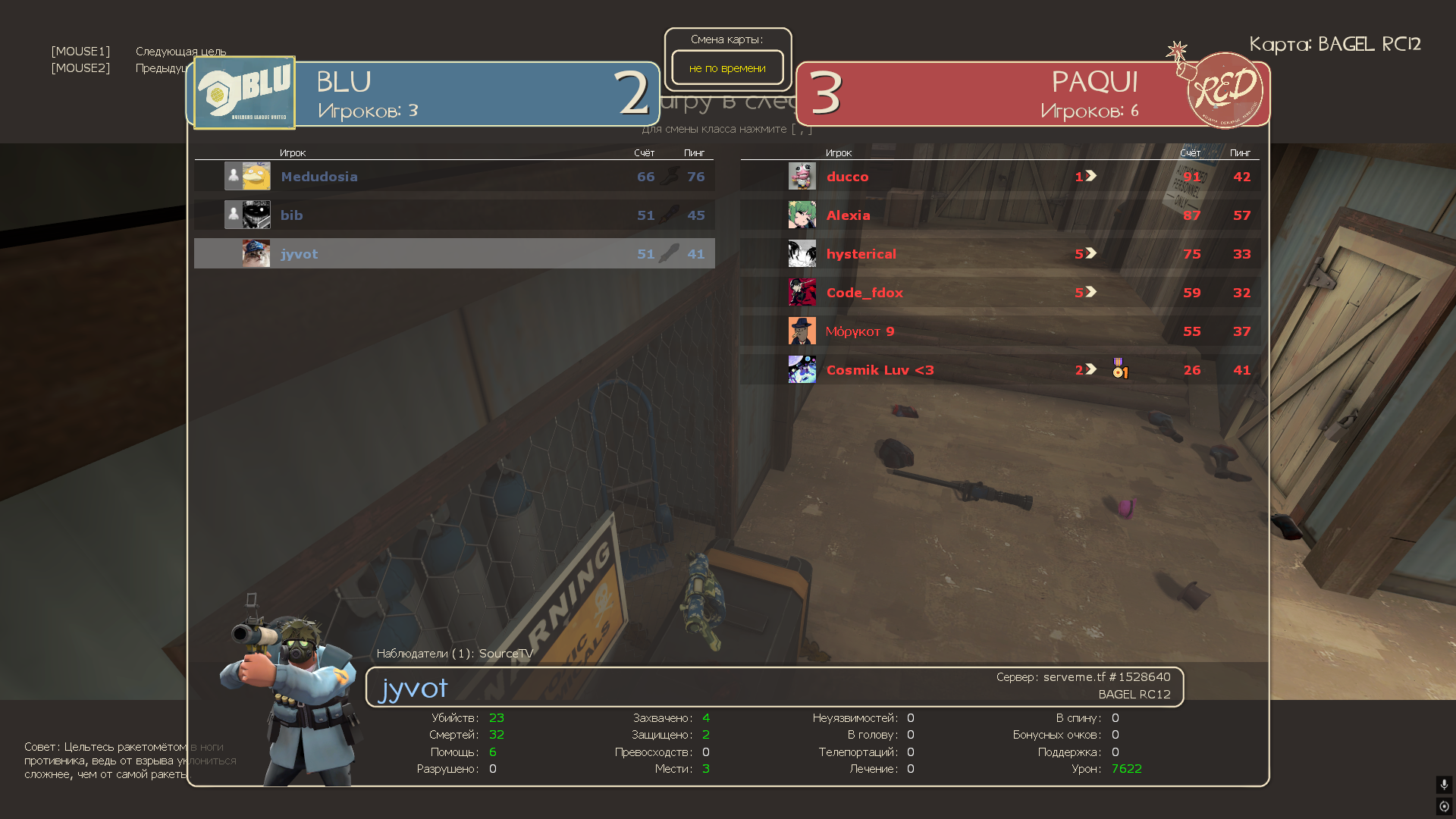Click the RED team logo emblem

(1223, 90)
